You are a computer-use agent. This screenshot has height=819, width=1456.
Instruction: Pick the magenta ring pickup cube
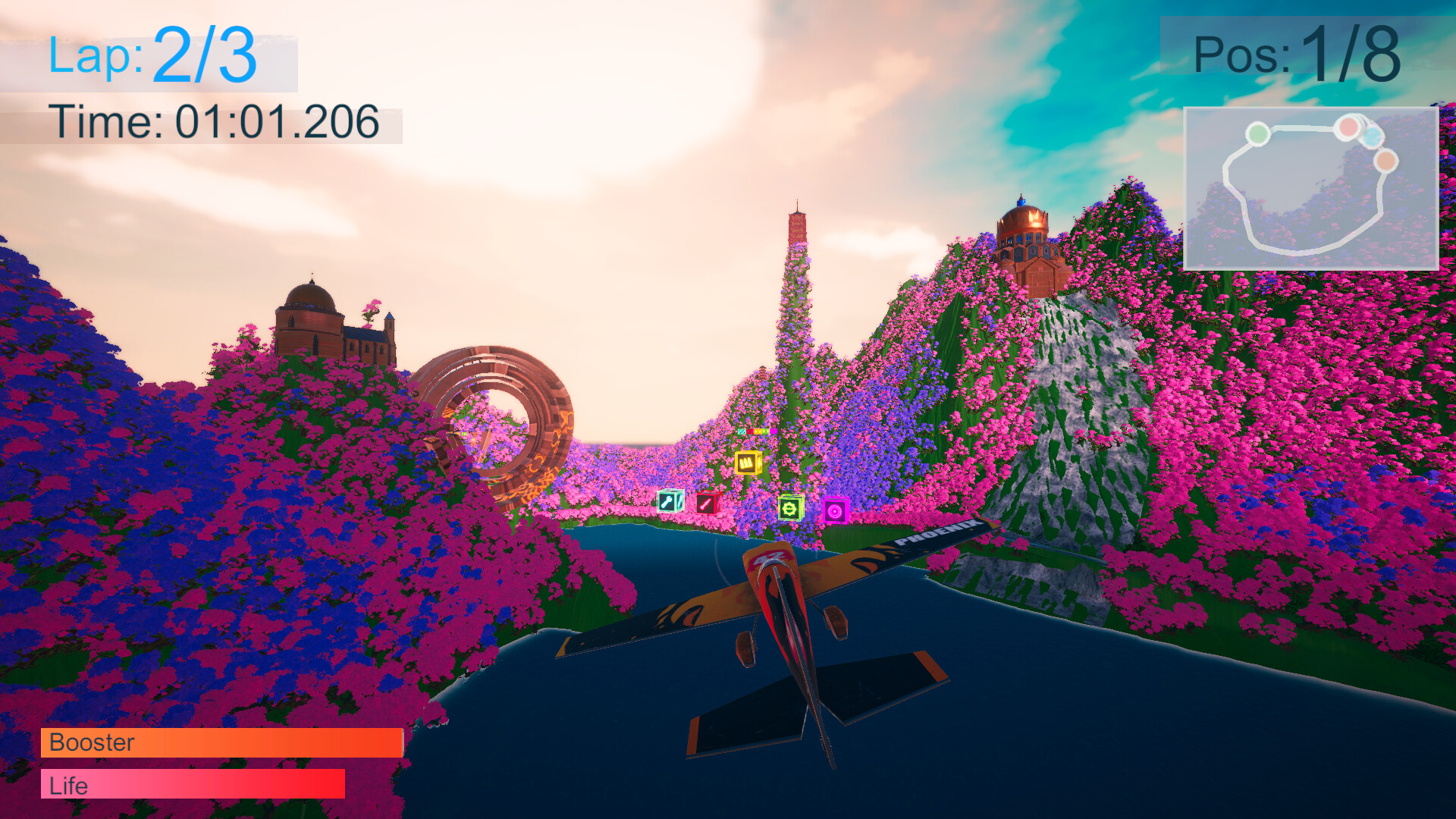pyautogui.click(x=836, y=511)
